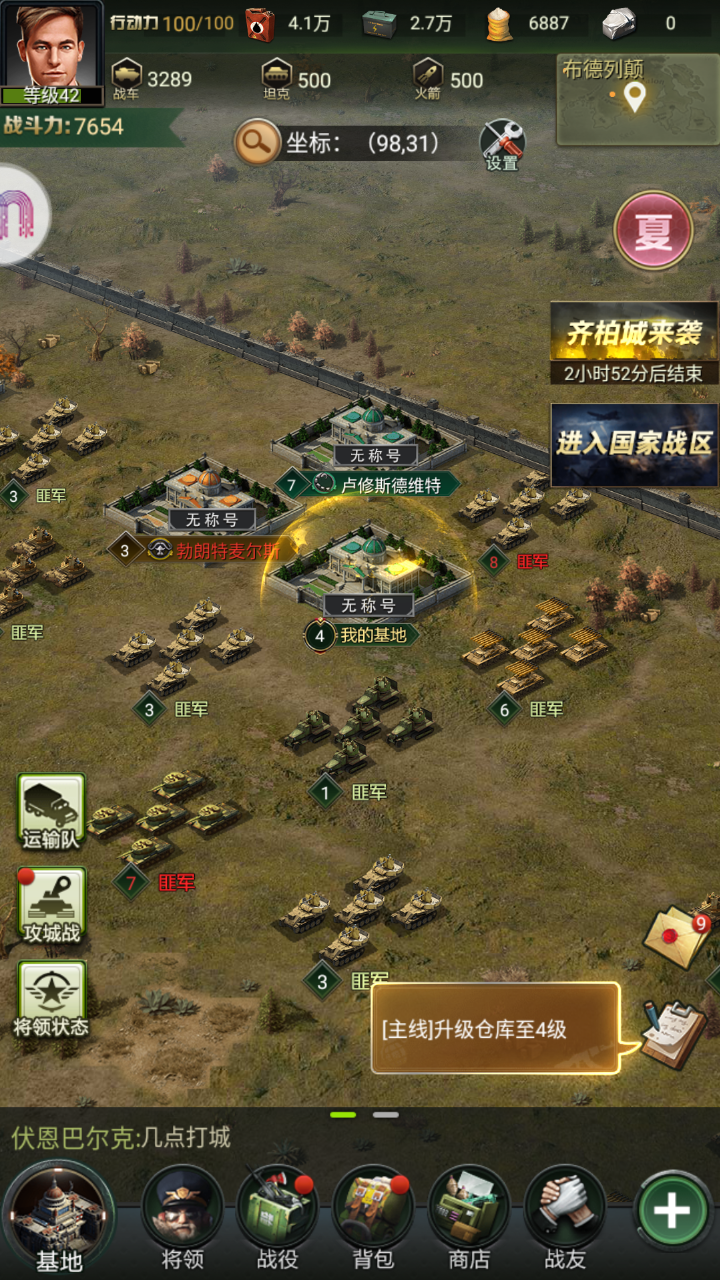
Task: Enter the 进入国家战区 war zone
Action: 634,444
